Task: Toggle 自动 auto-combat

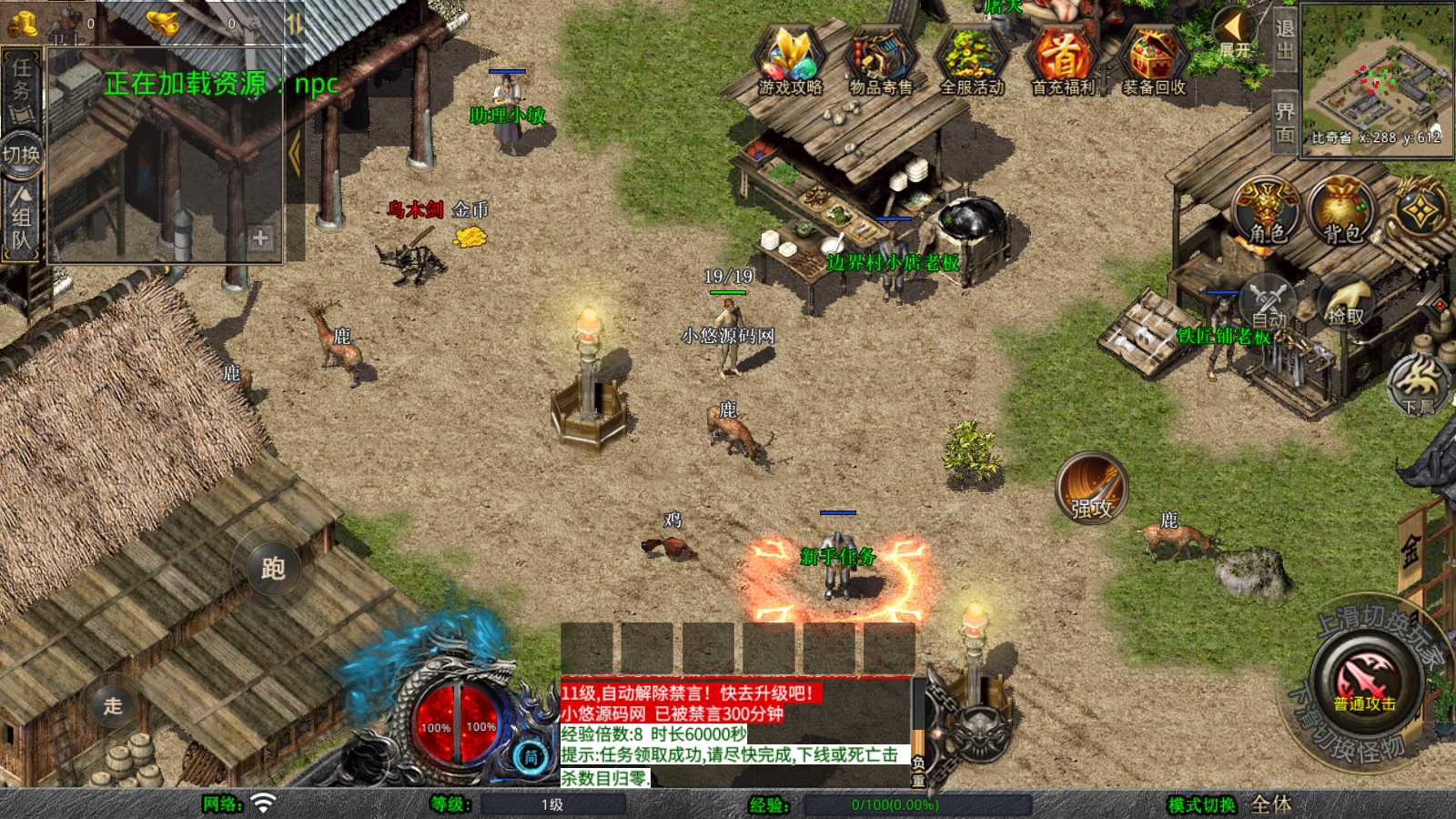Action: 1269,304
